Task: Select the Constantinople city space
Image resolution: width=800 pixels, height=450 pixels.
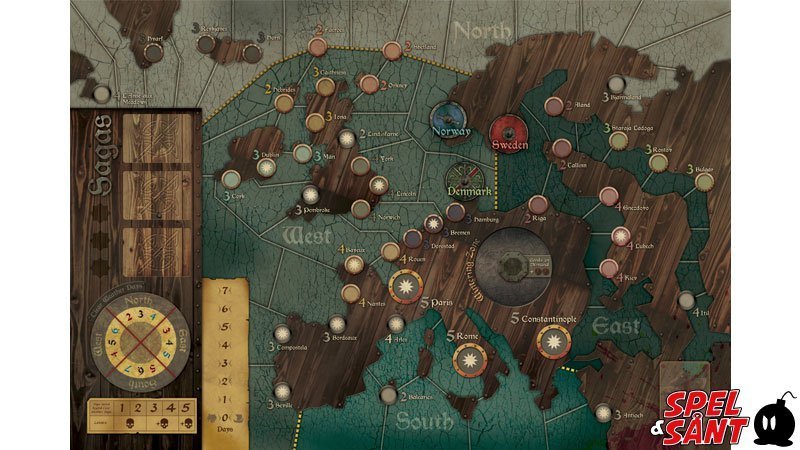Action: (x=551, y=344)
